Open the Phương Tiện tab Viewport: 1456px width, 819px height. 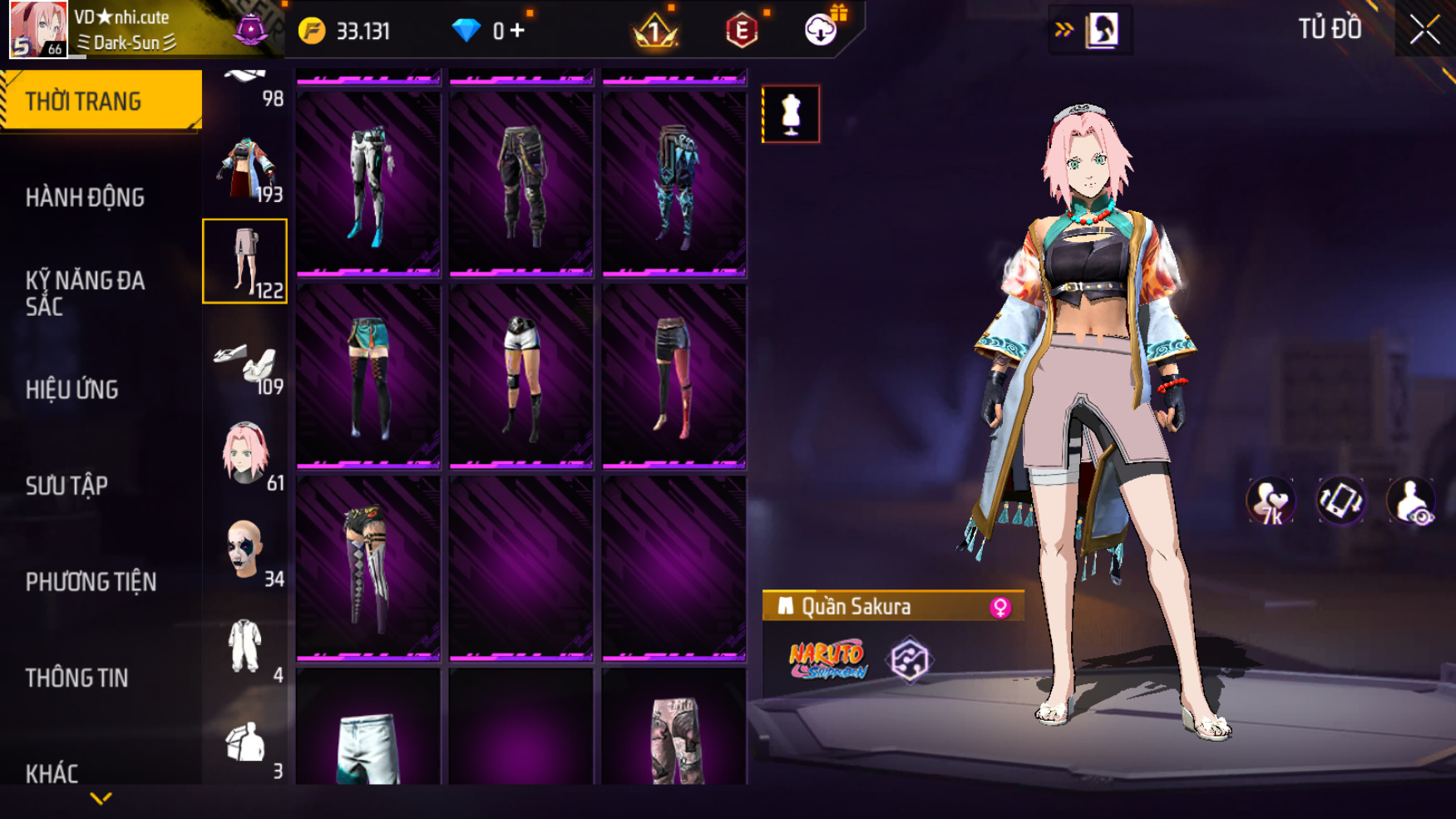pyautogui.click(x=91, y=582)
